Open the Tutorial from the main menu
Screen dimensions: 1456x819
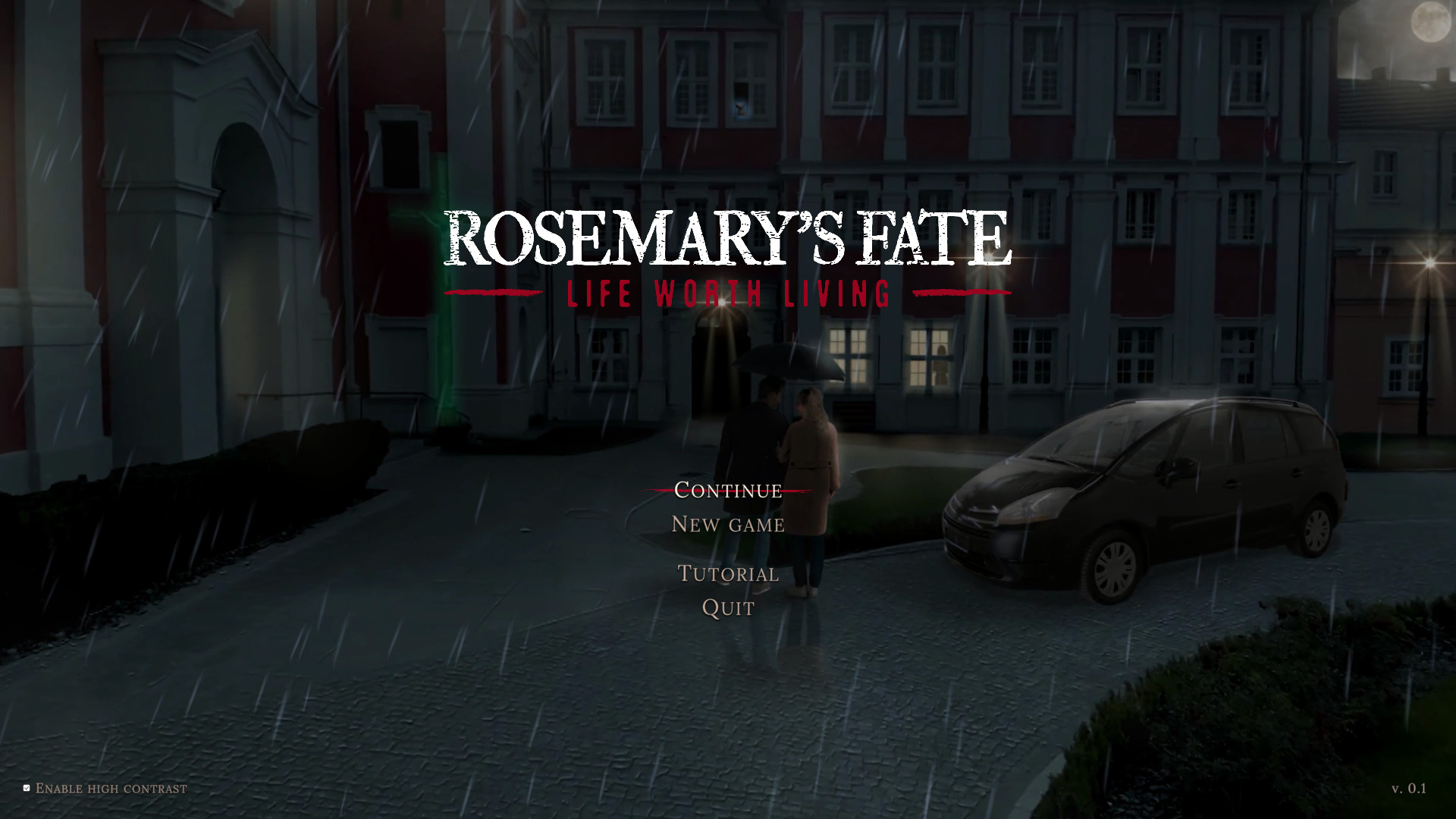(726, 573)
